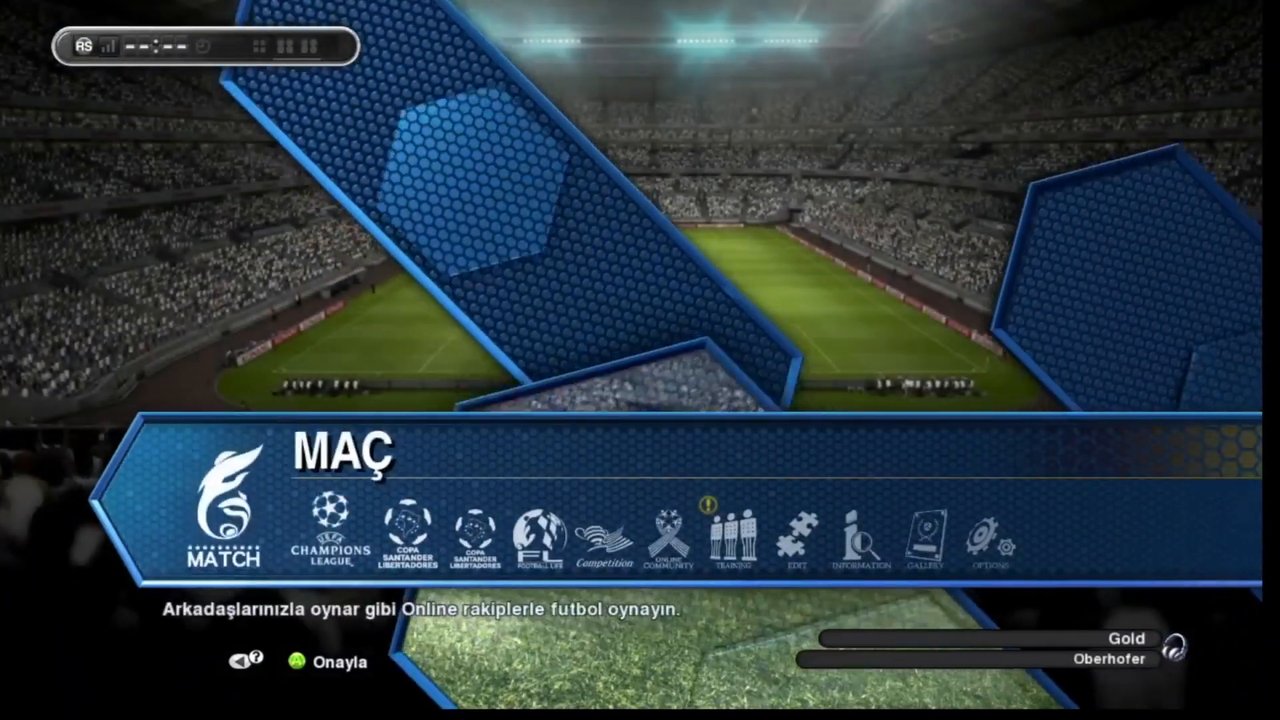Click the back arrow help prompt
Screen dimensions: 1280x720
pyautogui.click(x=246, y=660)
